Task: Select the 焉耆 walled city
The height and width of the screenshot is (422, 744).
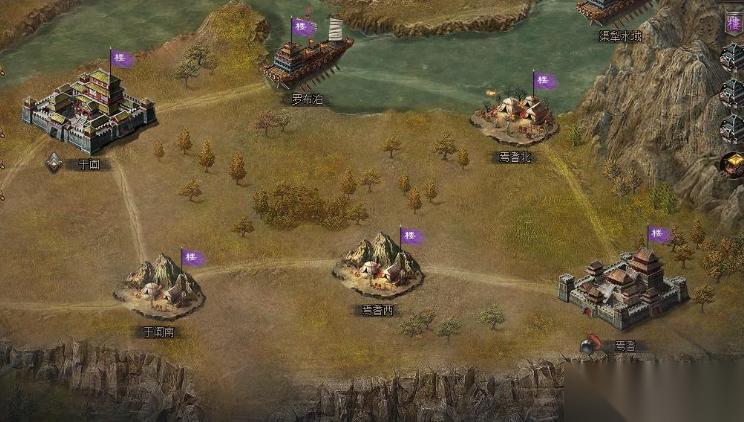Action: pyautogui.click(x=623, y=290)
